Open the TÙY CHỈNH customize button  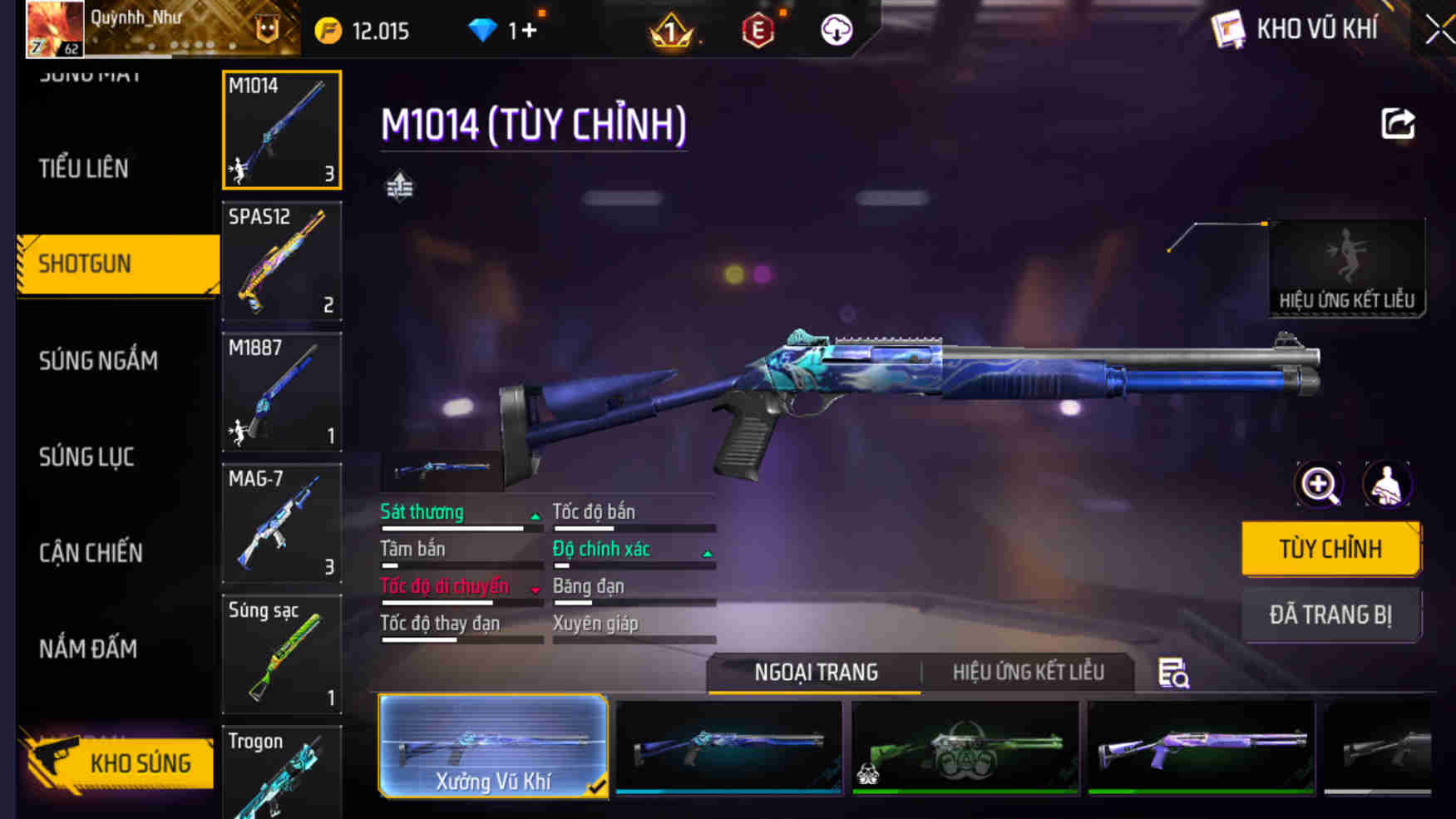(1330, 549)
